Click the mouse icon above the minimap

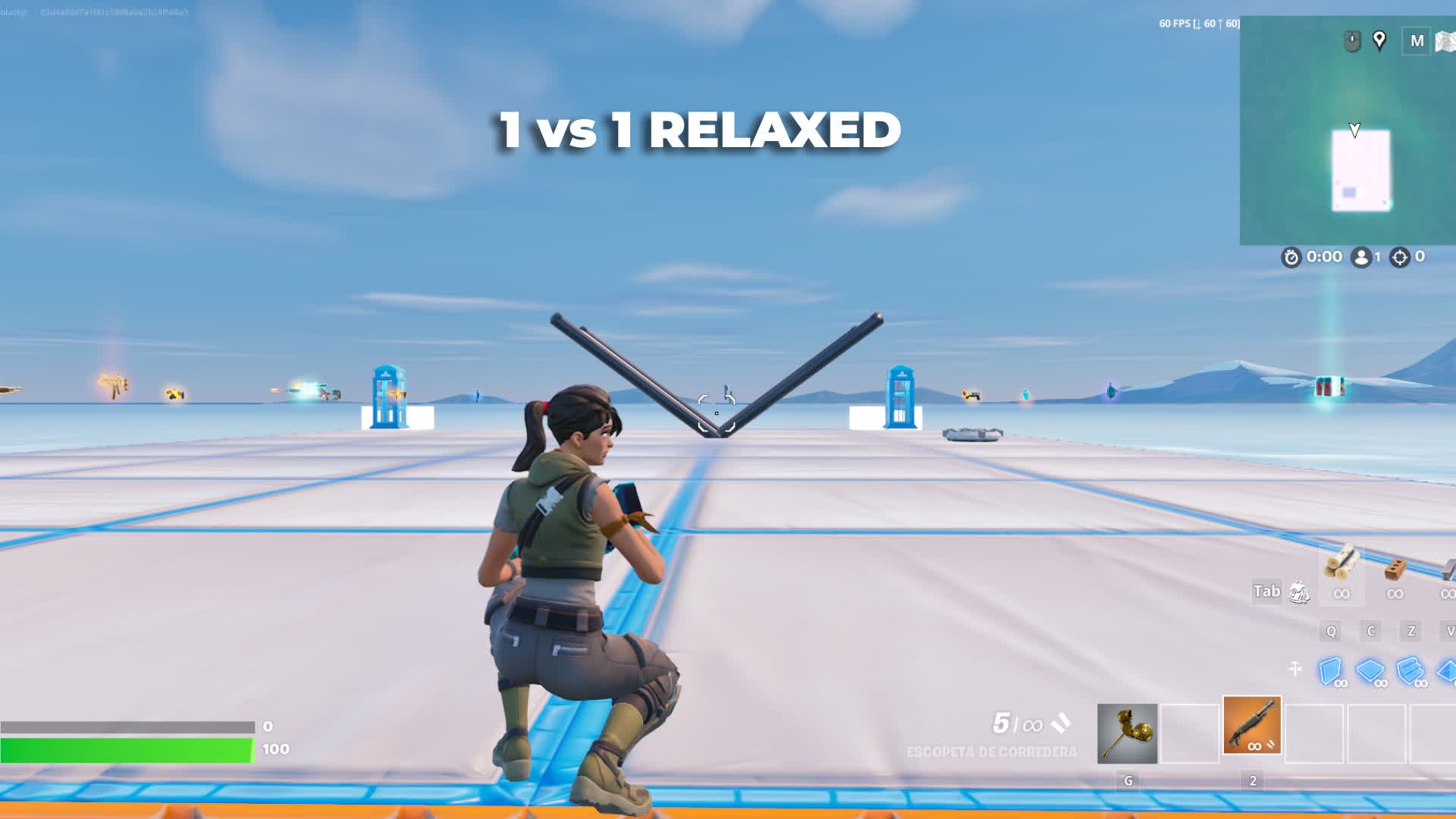[x=1352, y=39]
